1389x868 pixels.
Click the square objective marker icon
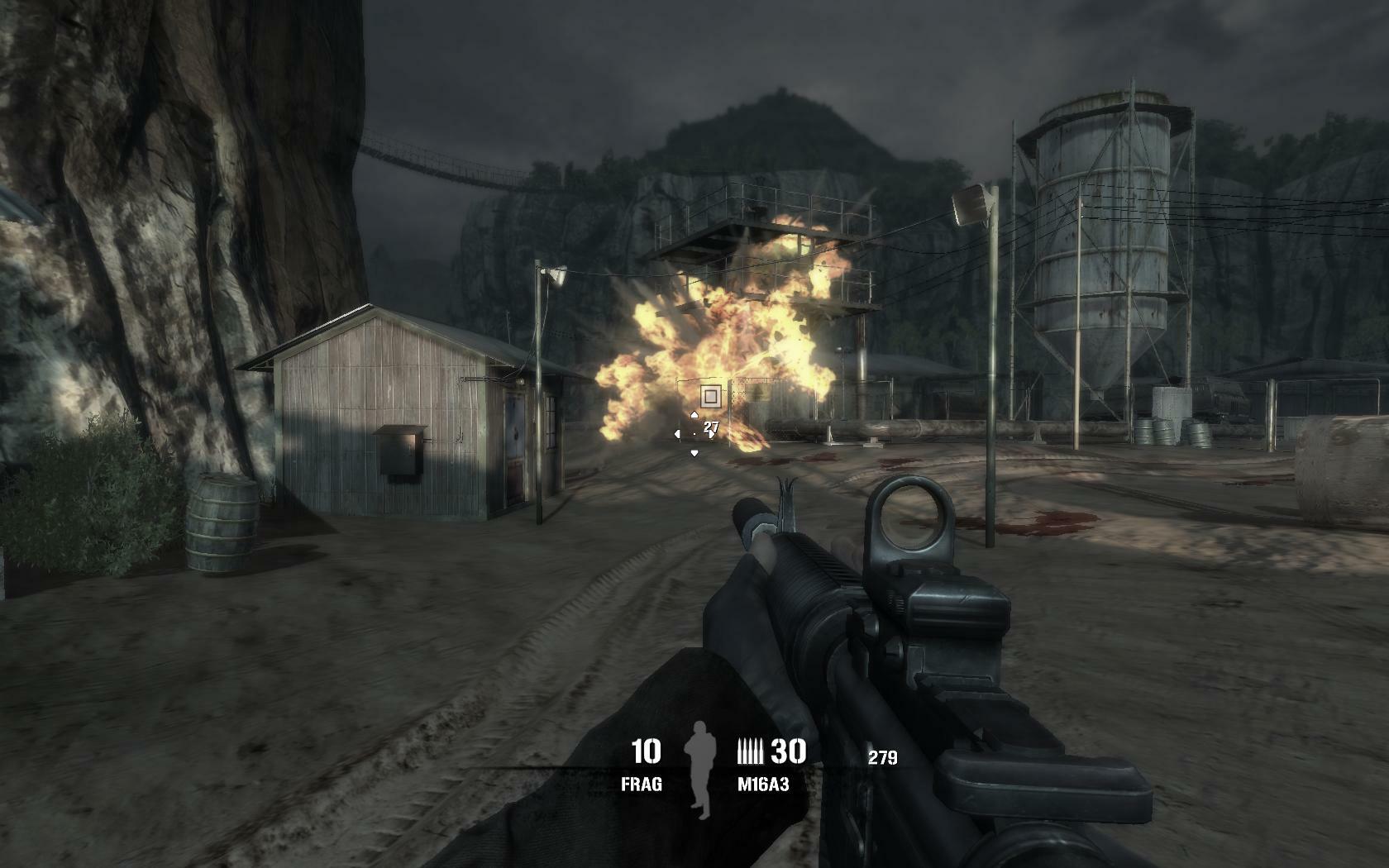pyautogui.click(x=710, y=397)
